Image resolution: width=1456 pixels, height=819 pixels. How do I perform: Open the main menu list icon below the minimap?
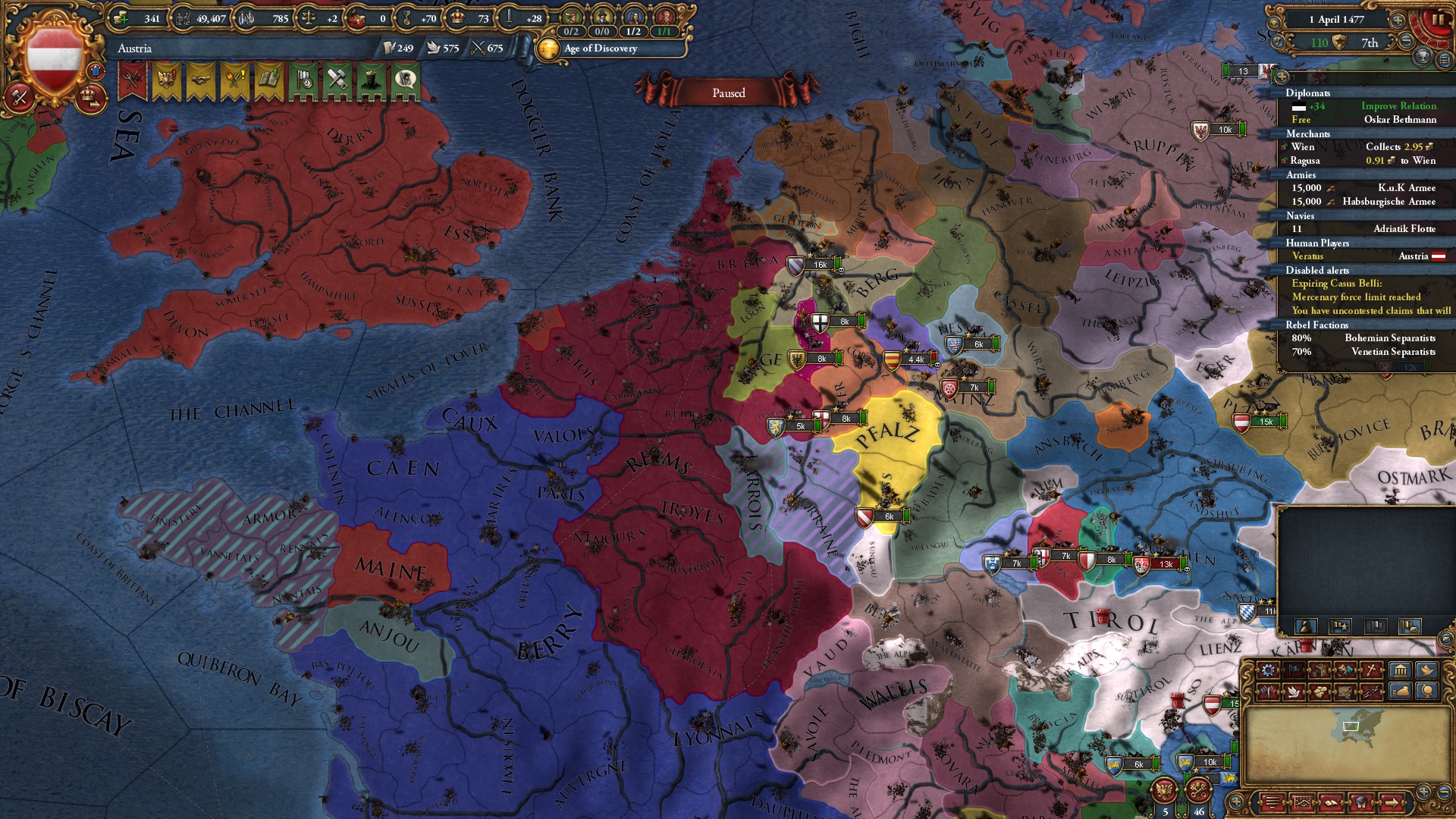pyautogui.click(x=1272, y=802)
